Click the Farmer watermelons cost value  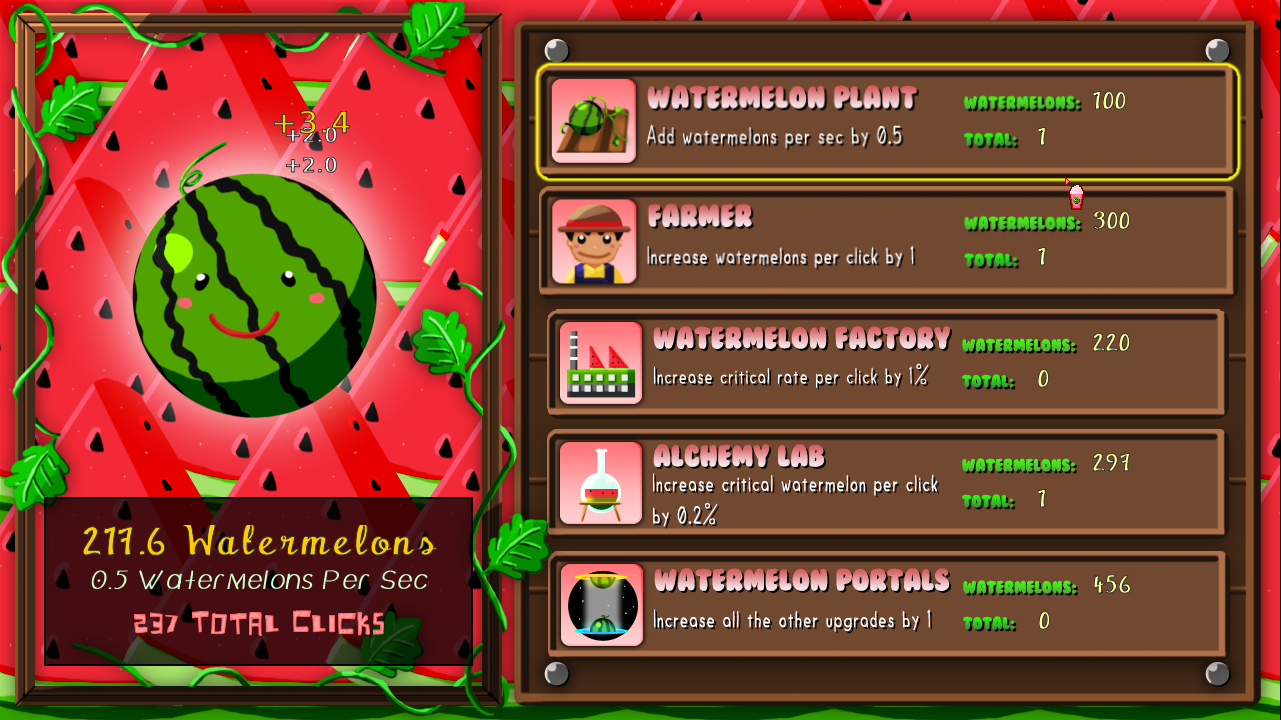coord(1108,222)
